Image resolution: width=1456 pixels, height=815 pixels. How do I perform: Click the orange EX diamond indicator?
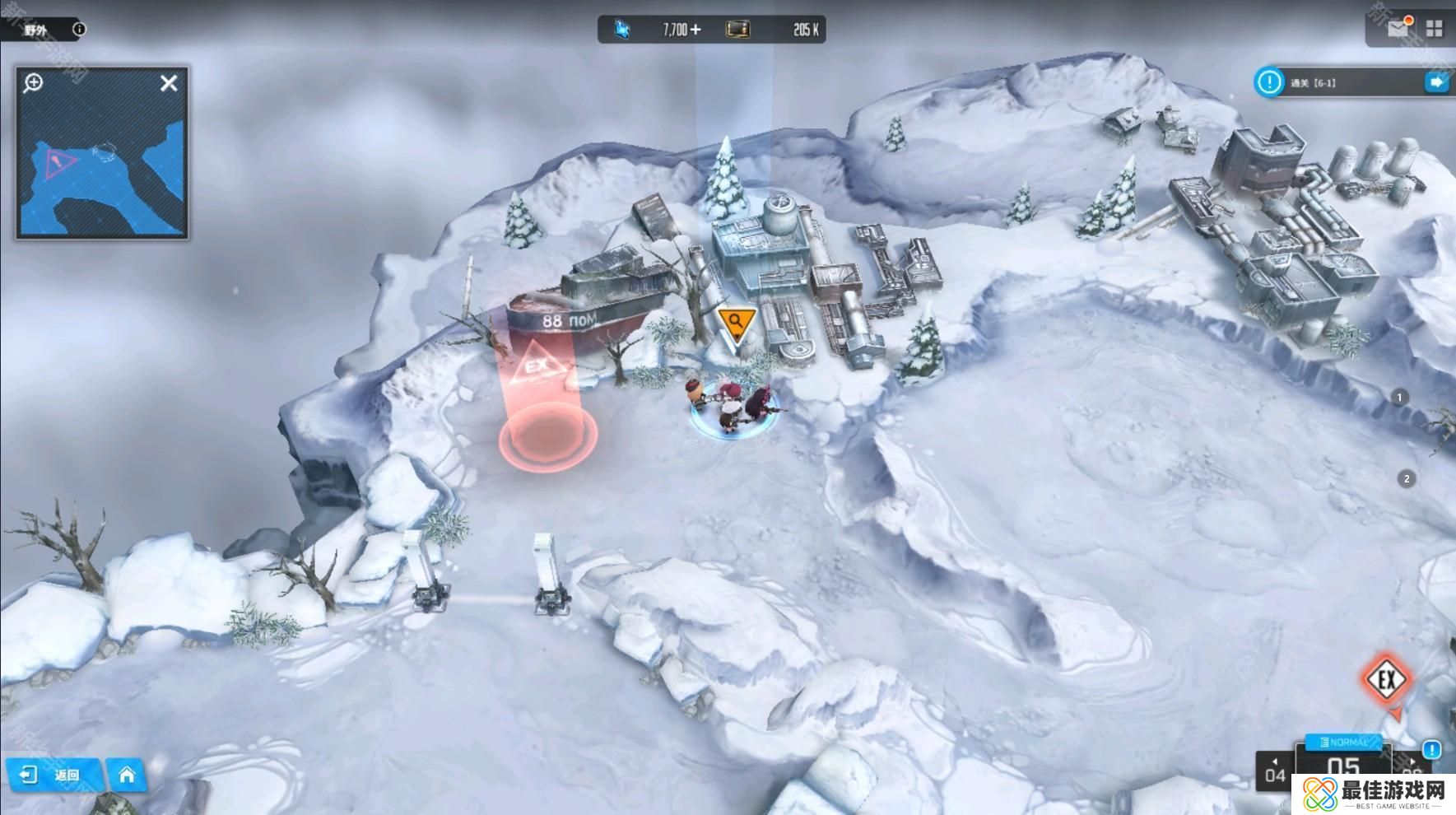pyautogui.click(x=1387, y=680)
